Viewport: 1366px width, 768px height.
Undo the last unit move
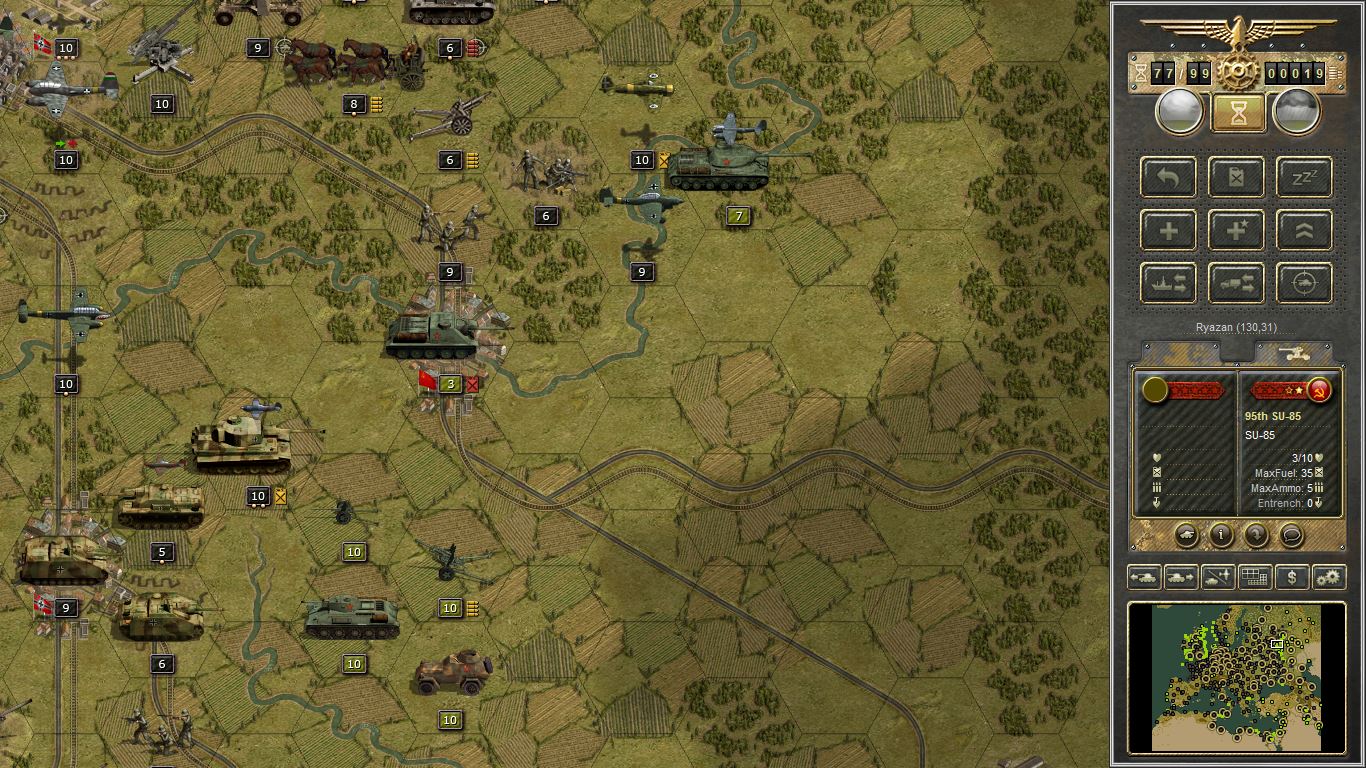1167,177
